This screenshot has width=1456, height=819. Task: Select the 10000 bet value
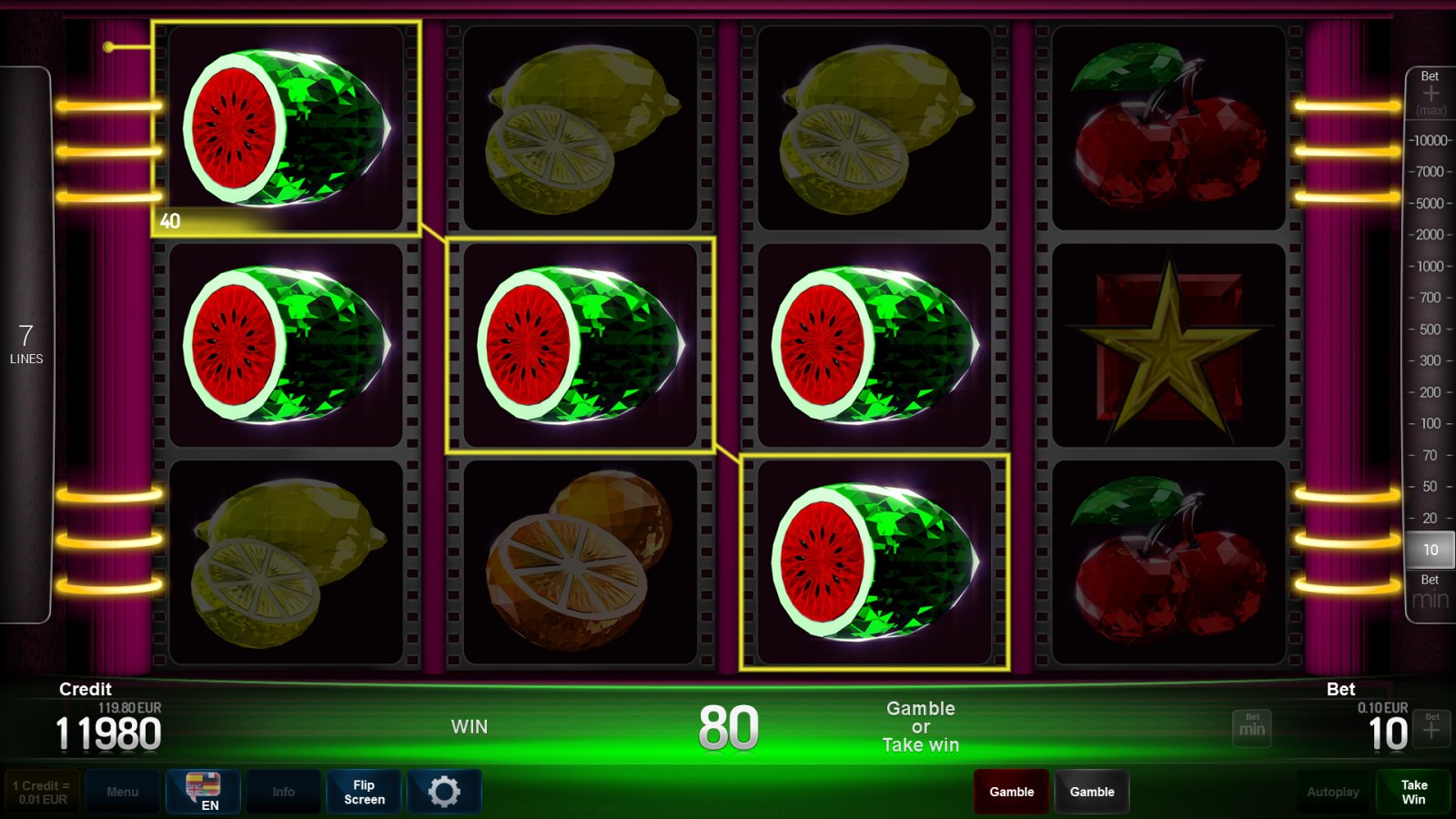[1431, 140]
